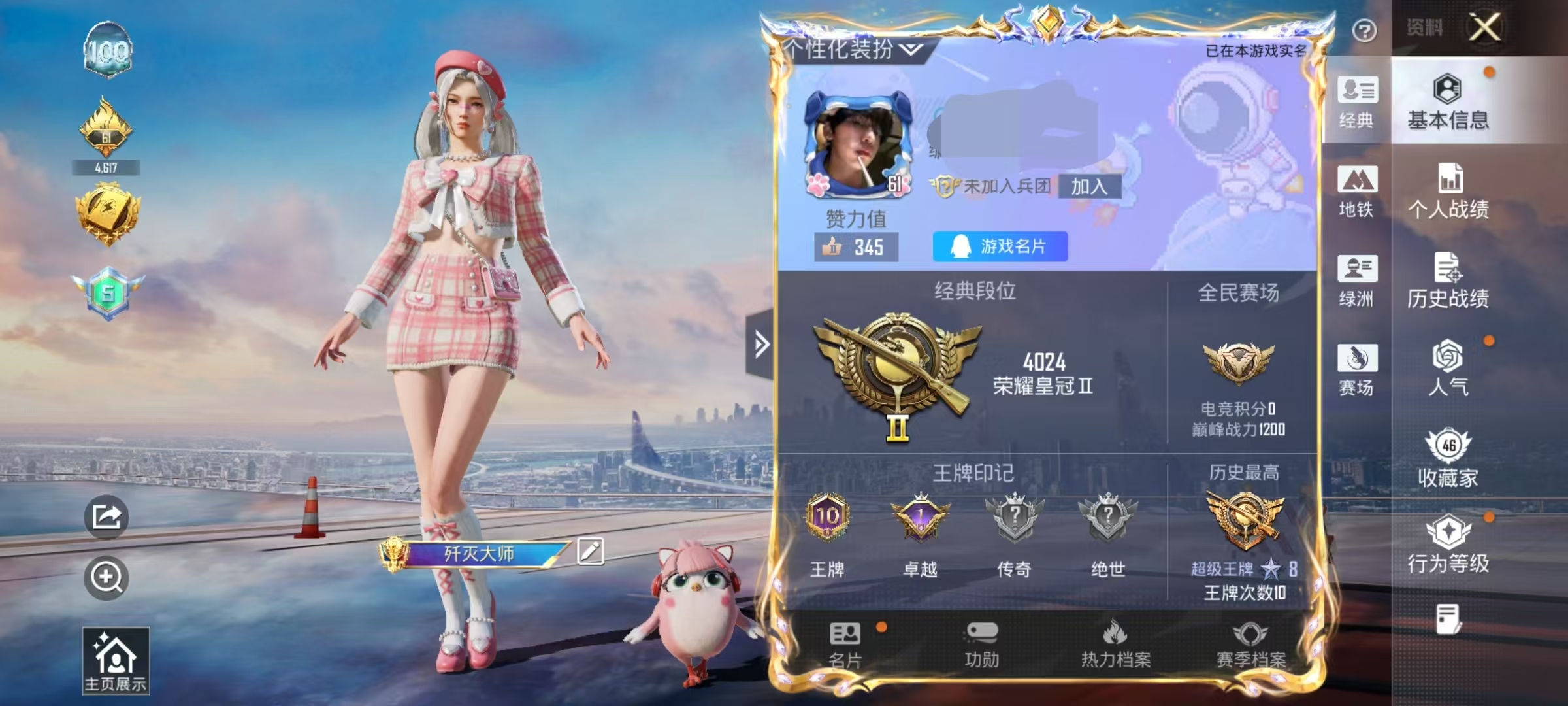Switch to the 个人战绩 personal stats tab
The height and width of the screenshot is (706, 1568).
pyautogui.click(x=1448, y=191)
